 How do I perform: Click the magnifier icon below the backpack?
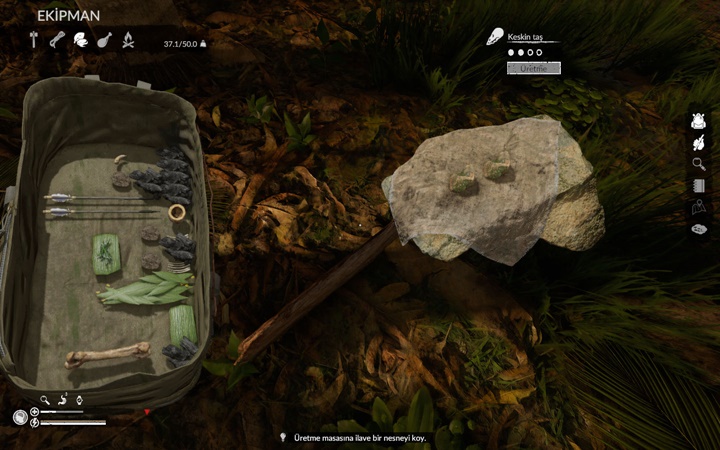tap(44, 400)
